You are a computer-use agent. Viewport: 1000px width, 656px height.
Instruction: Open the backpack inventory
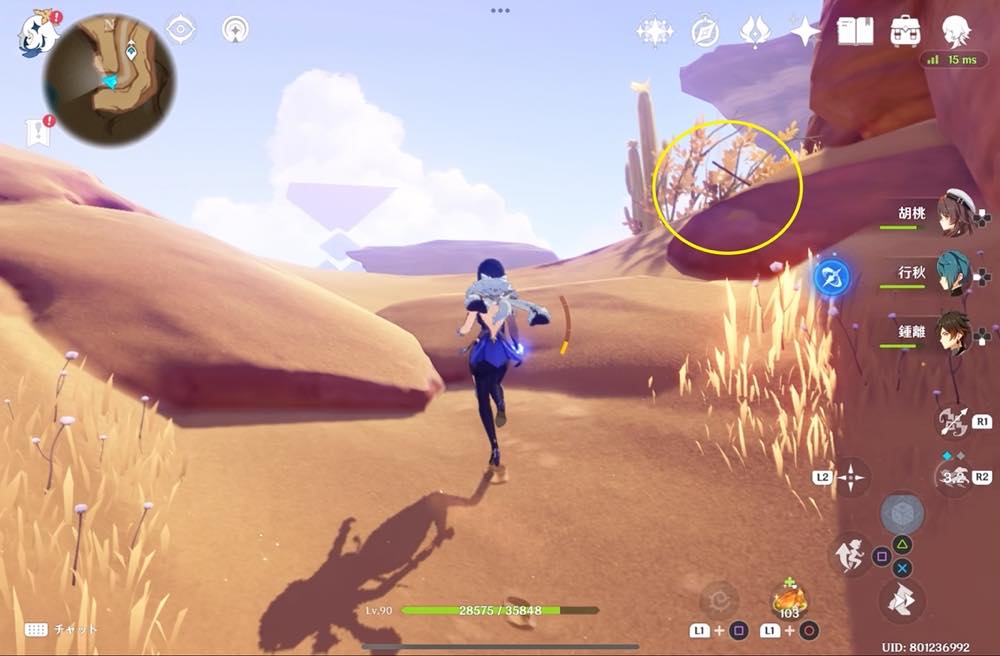pyautogui.click(x=905, y=31)
